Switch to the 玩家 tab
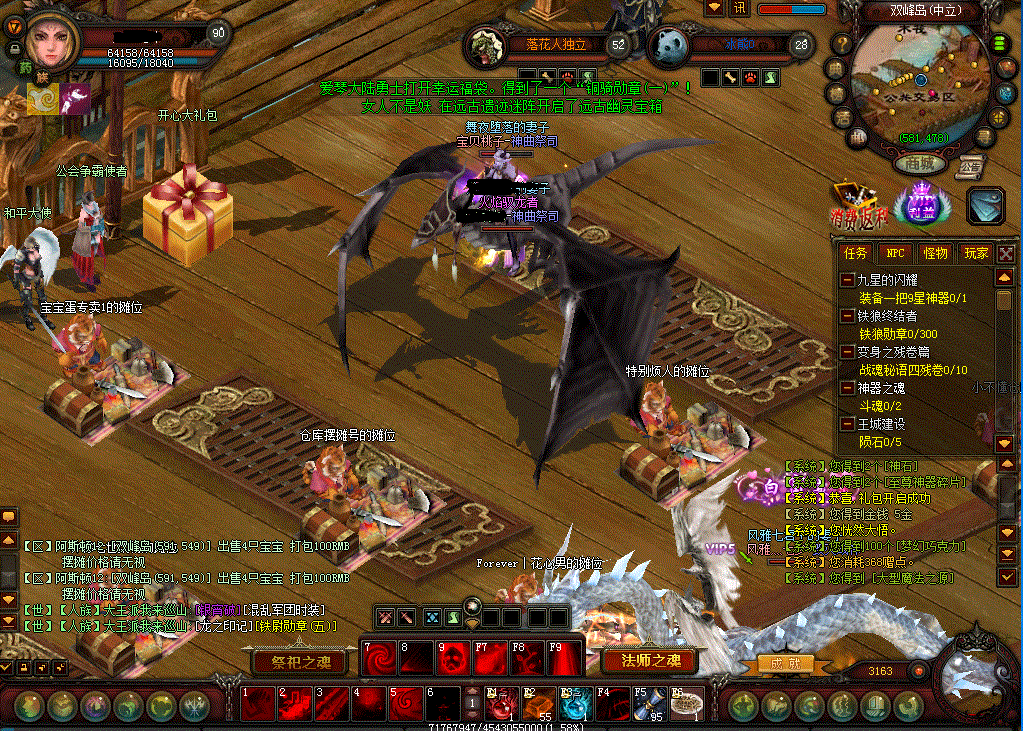1023x731 pixels. coord(975,254)
